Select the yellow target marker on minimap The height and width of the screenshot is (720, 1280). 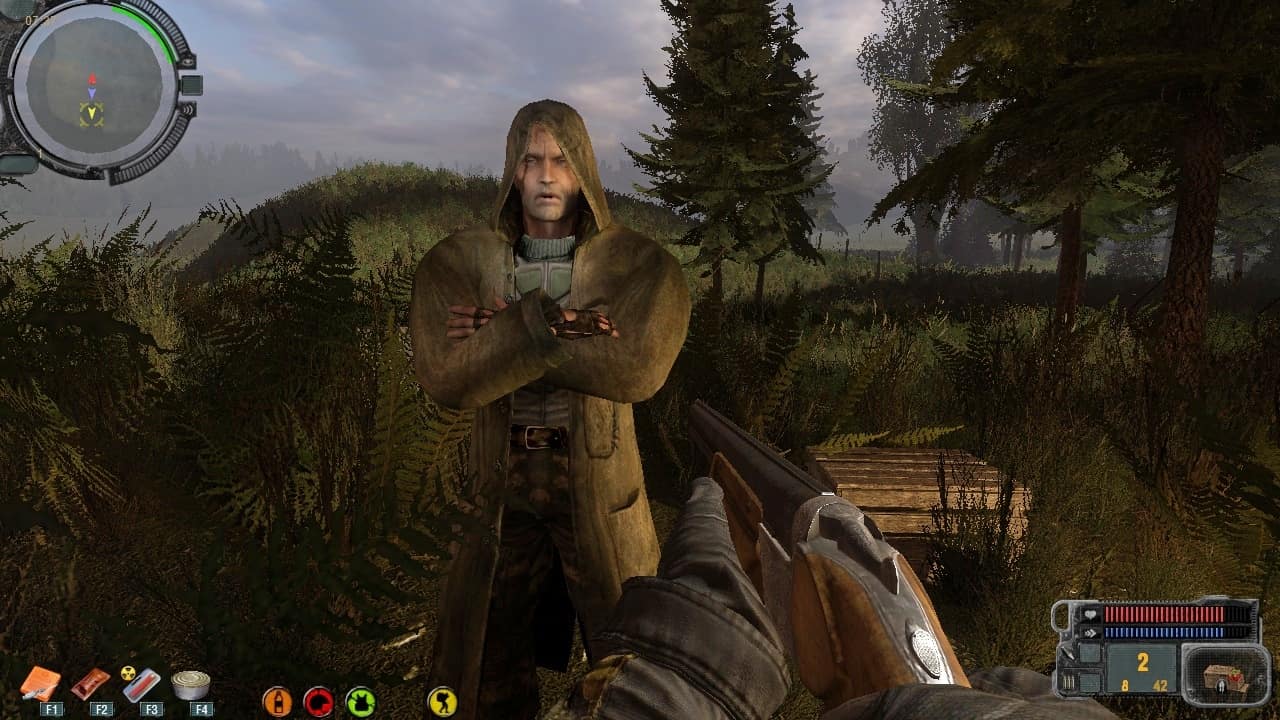point(92,114)
